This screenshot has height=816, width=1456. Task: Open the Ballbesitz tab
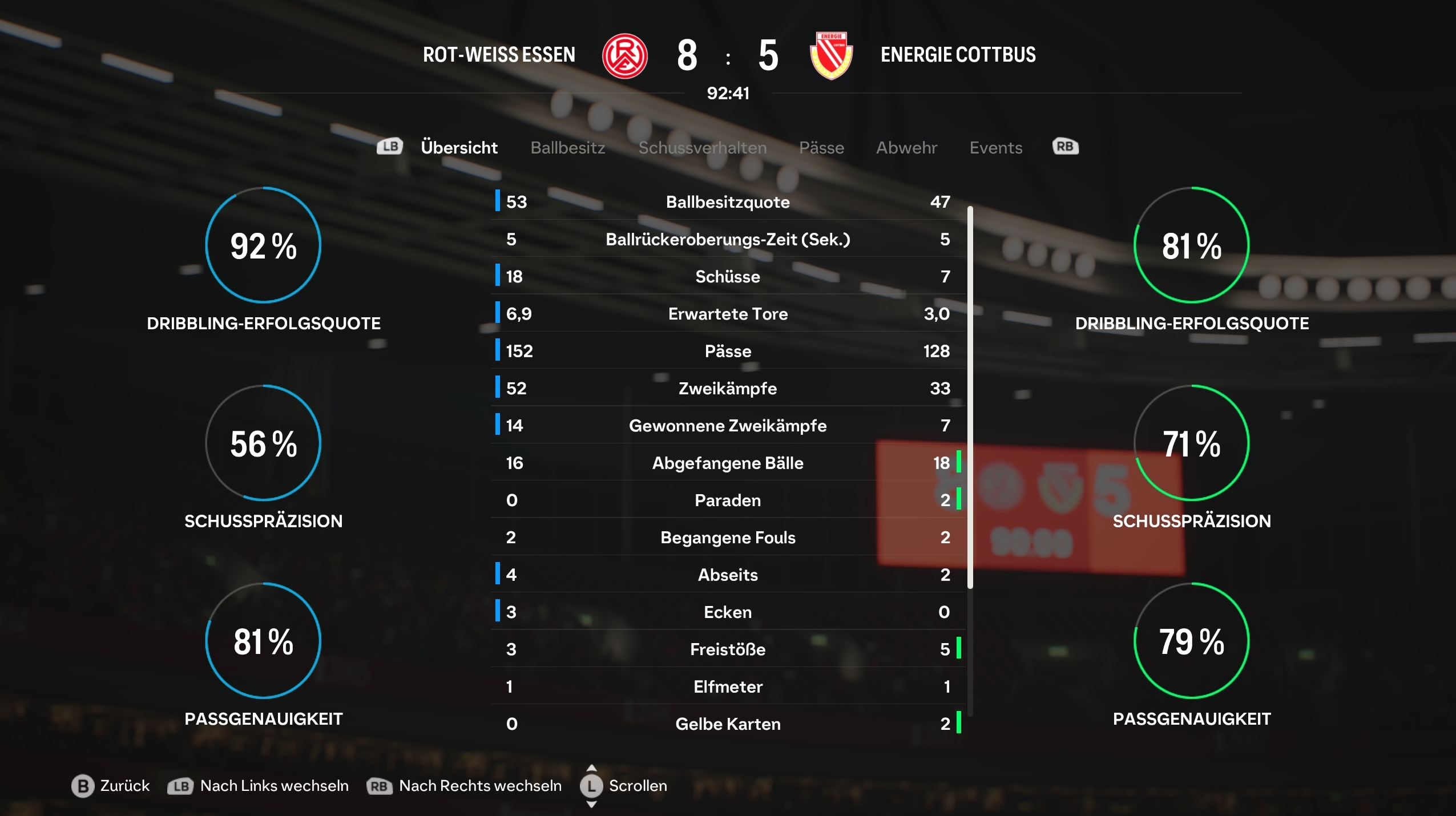pos(567,148)
